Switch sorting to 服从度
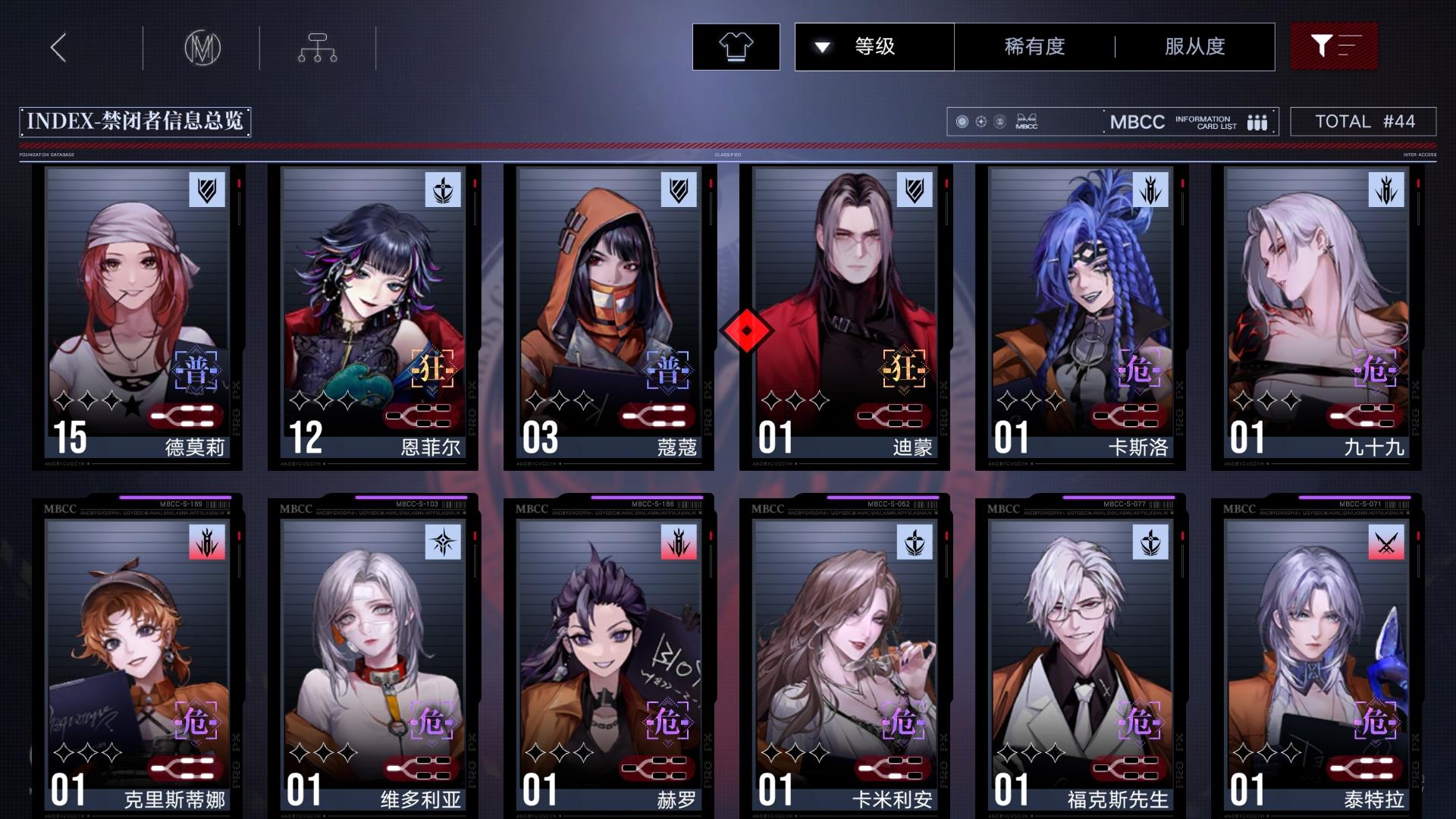This screenshot has width=1456, height=819. click(x=1193, y=46)
